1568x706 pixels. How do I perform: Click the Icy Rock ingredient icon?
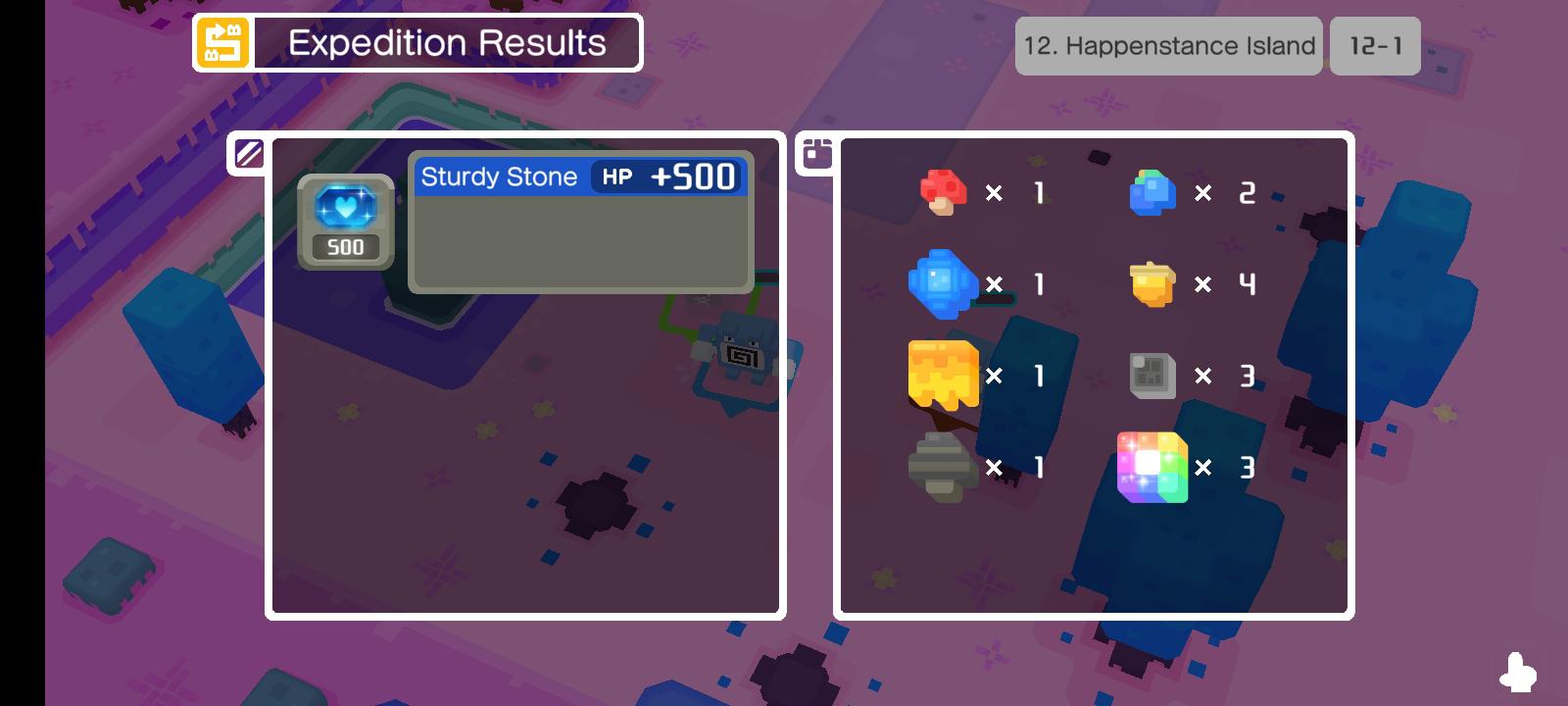[x=943, y=284]
